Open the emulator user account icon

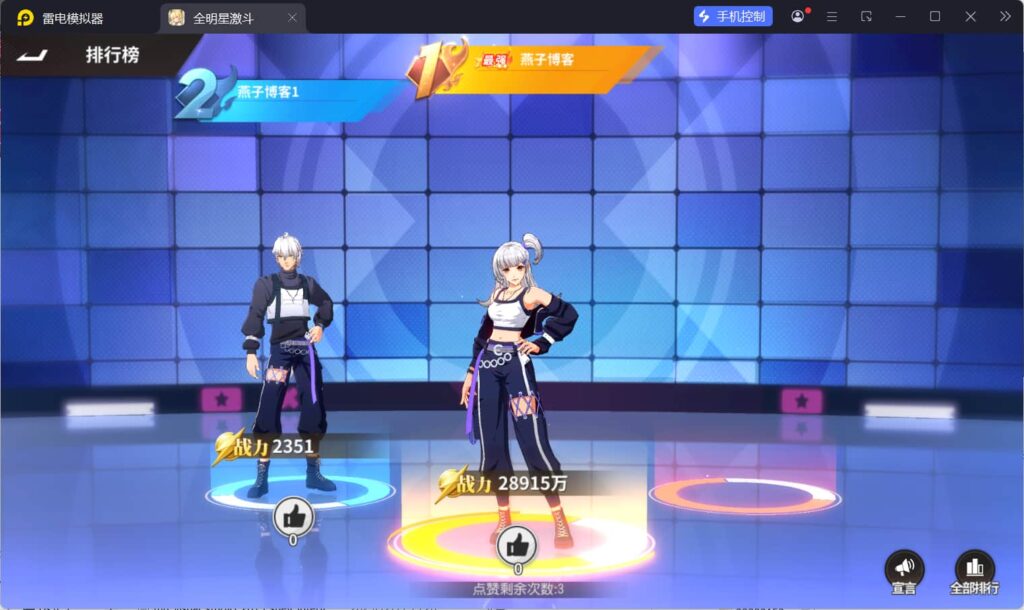tap(798, 16)
